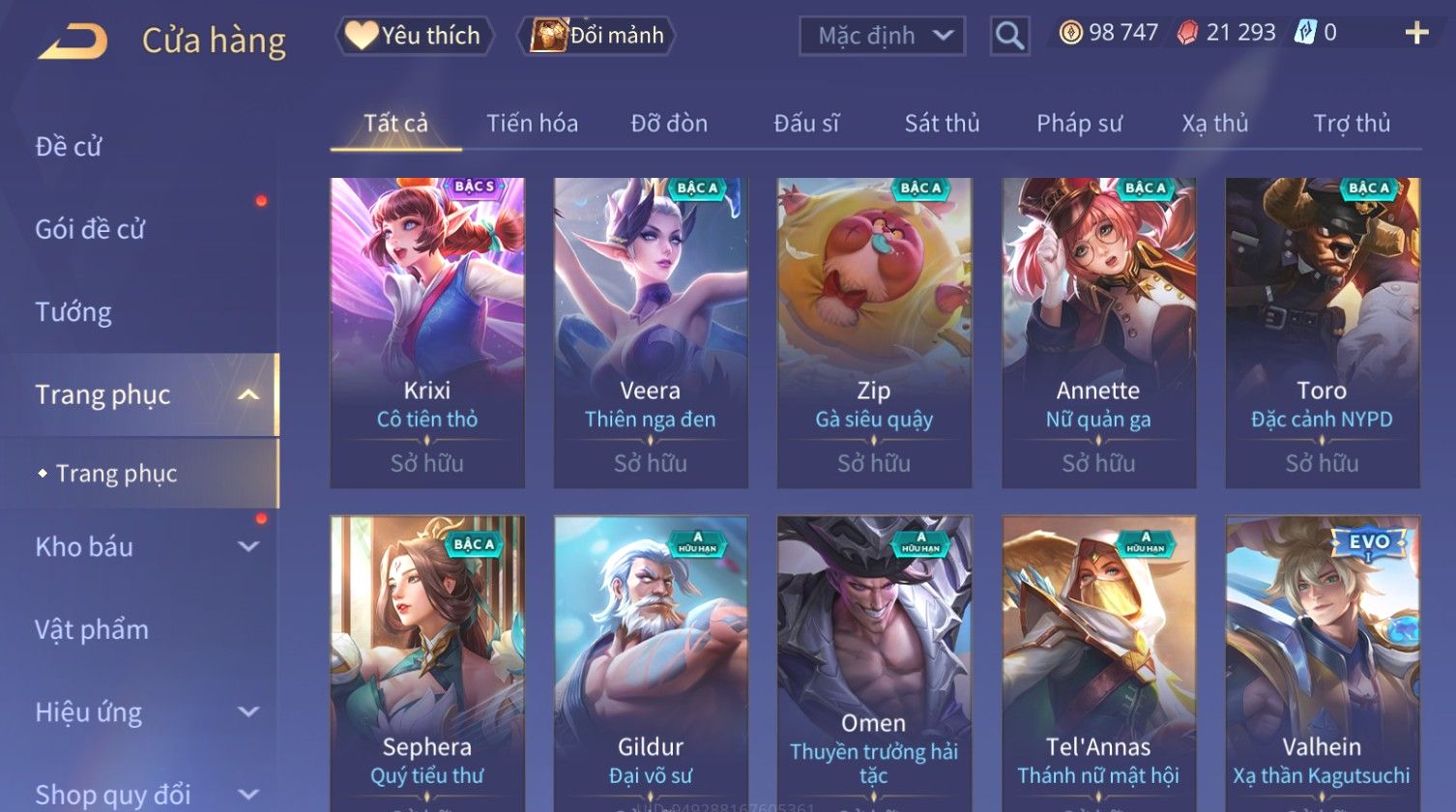Open the Vật phẩm items section
The height and width of the screenshot is (812, 1456).
pos(92,630)
